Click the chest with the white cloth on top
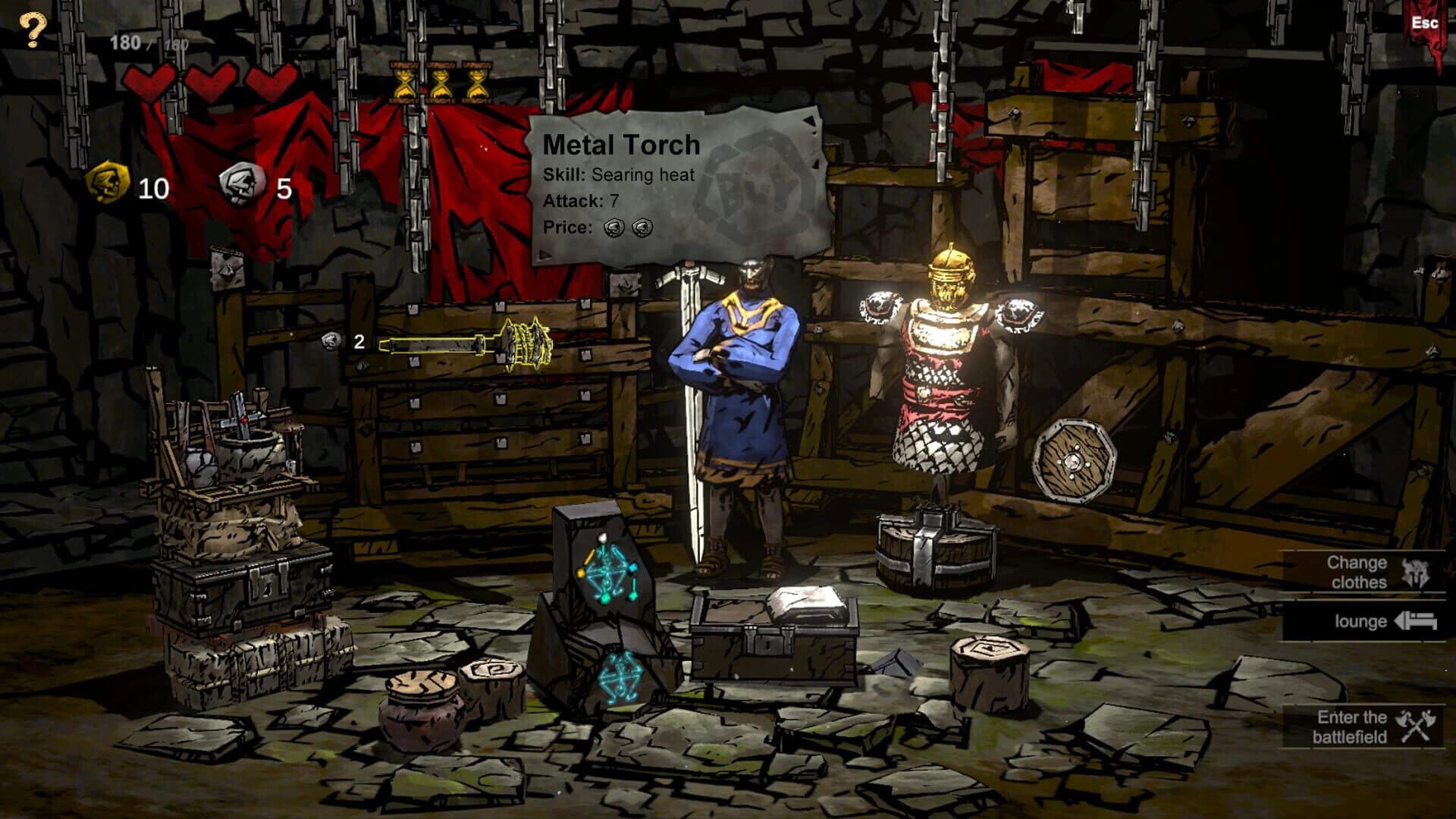This screenshot has height=819, width=1456. point(773,637)
